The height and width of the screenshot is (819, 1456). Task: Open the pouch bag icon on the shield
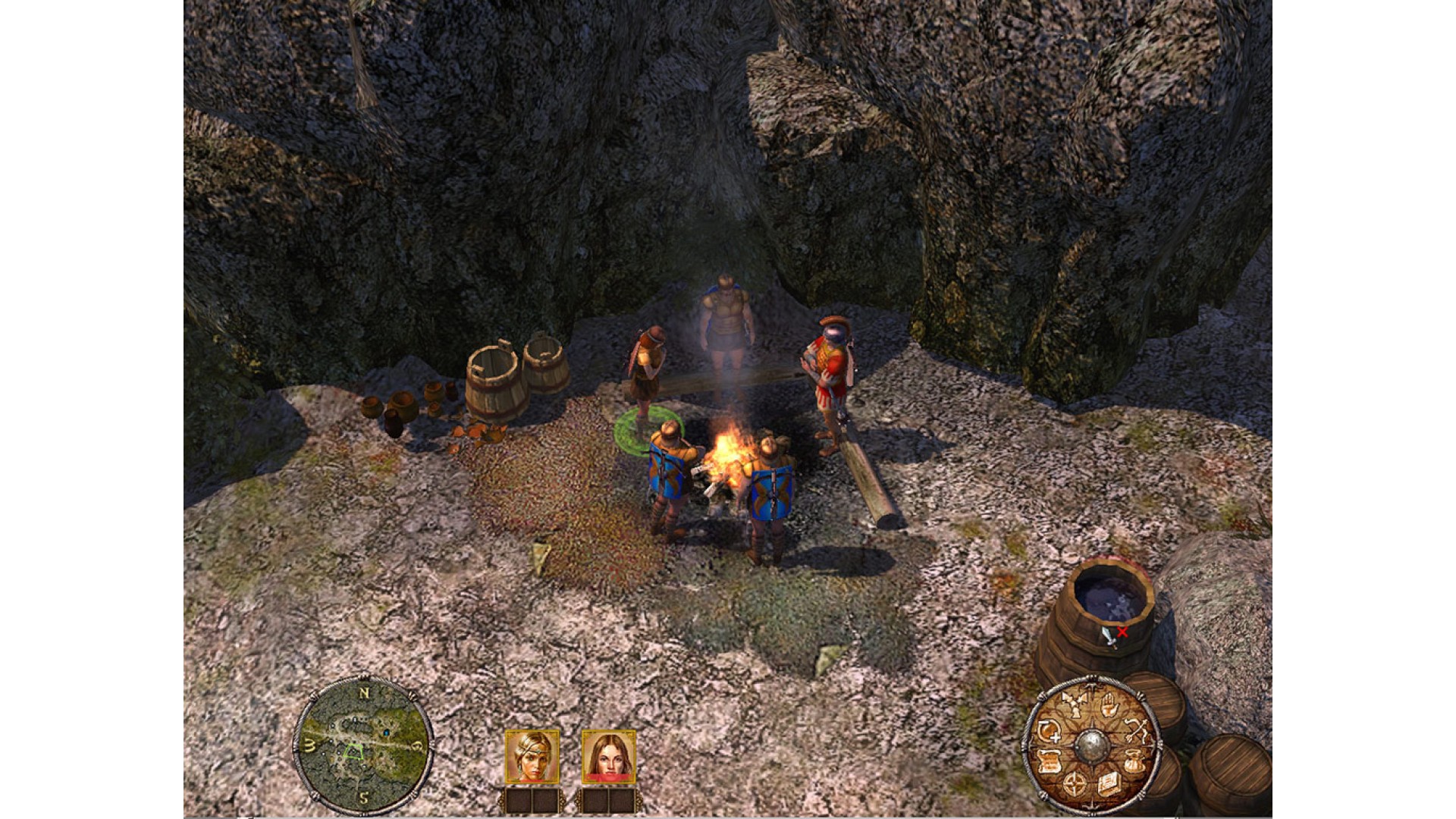pyautogui.click(x=1134, y=761)
